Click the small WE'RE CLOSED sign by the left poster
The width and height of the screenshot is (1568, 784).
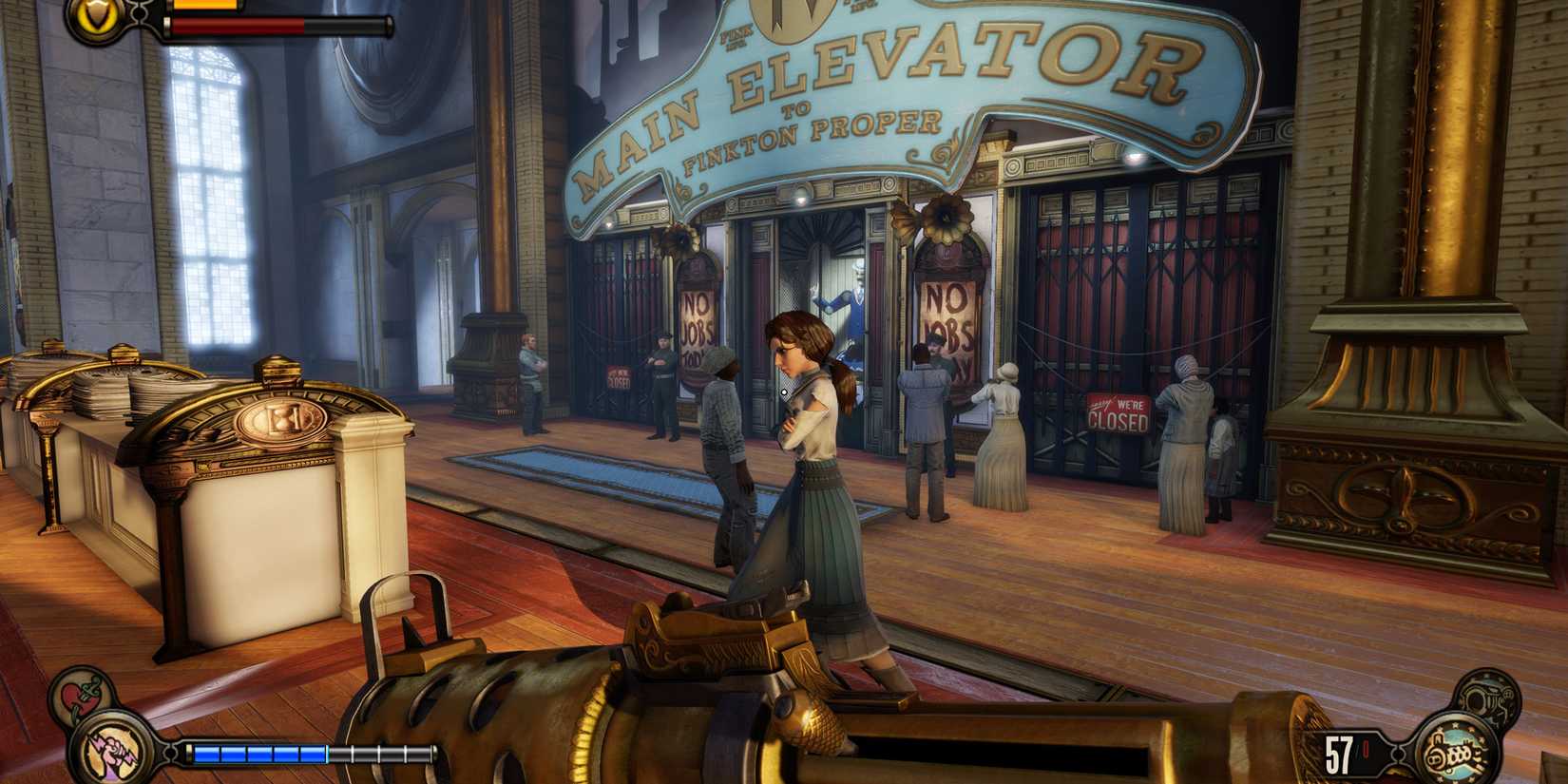[x=619, y=378]
